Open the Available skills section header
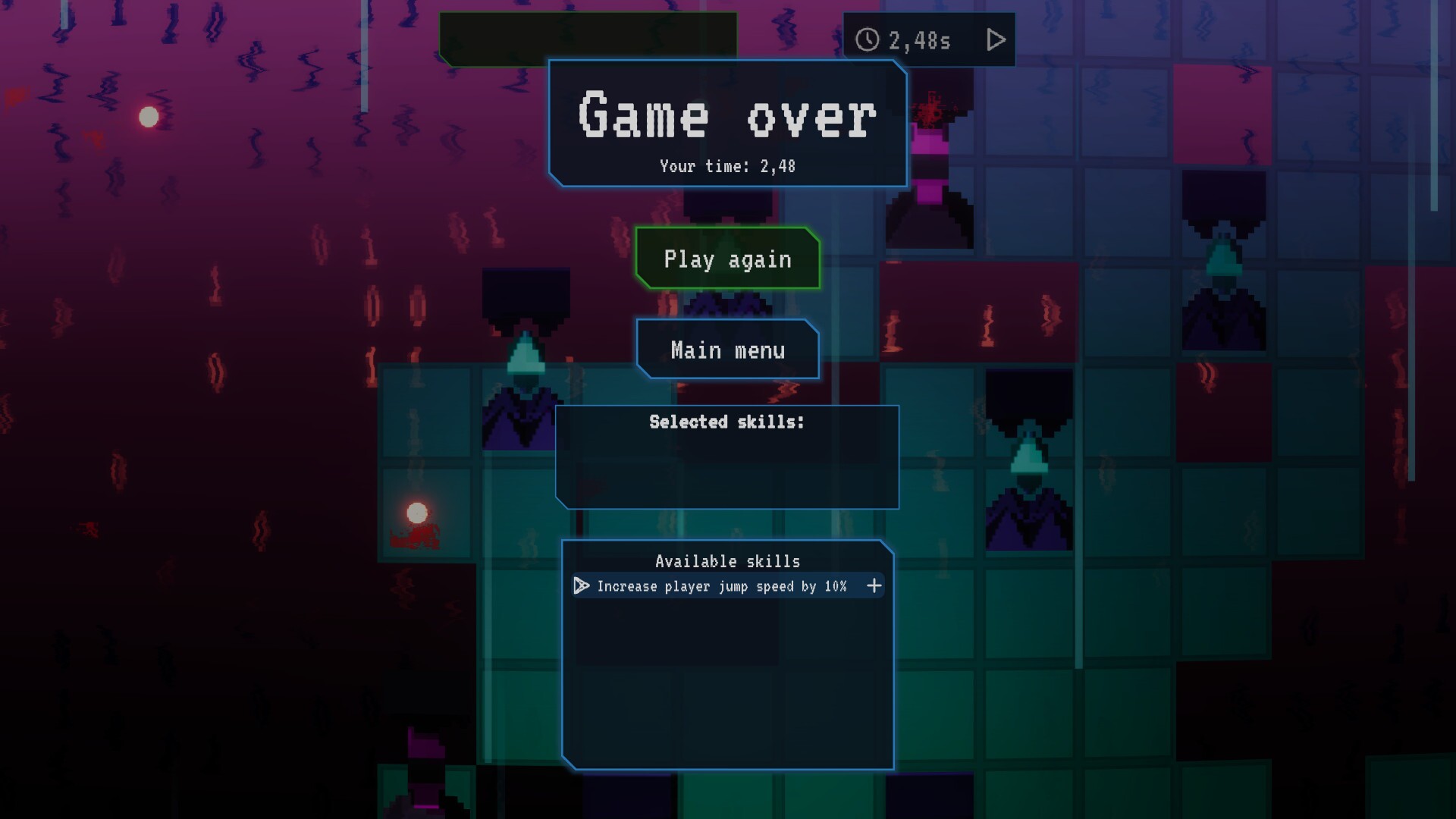This screenshot has height=819, width=1456. click(x=727, y=561)
